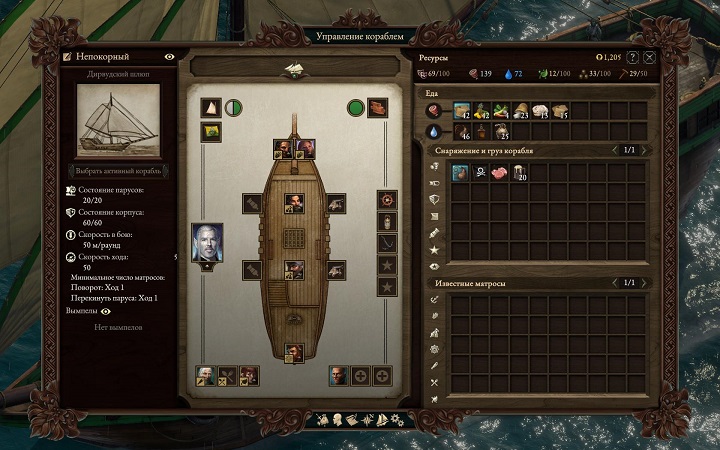Close the ship management window

(x=650, y=58)
